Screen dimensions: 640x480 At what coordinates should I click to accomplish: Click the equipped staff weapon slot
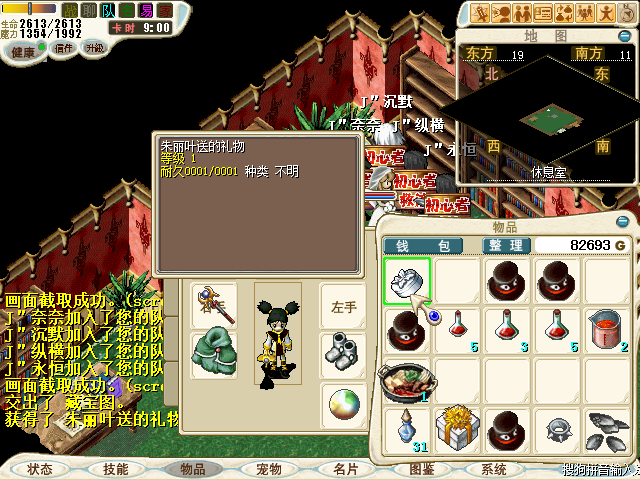click(x=213, y=304)
